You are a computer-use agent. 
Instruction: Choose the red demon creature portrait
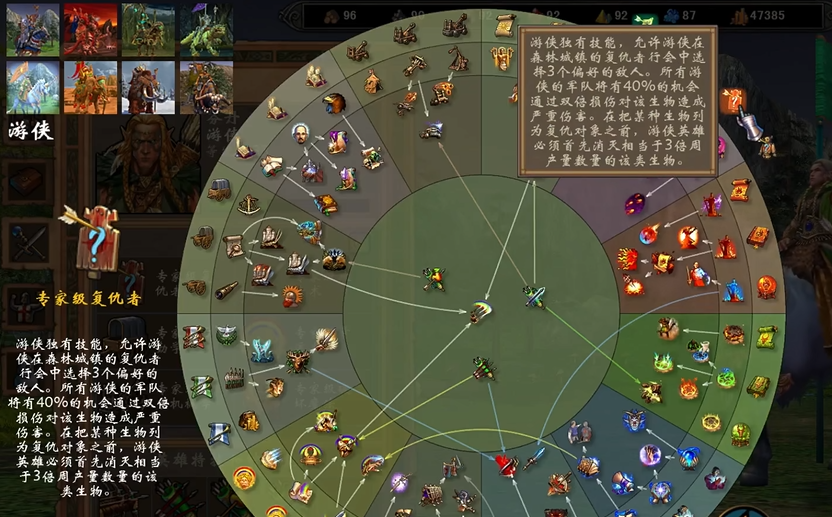91,30
